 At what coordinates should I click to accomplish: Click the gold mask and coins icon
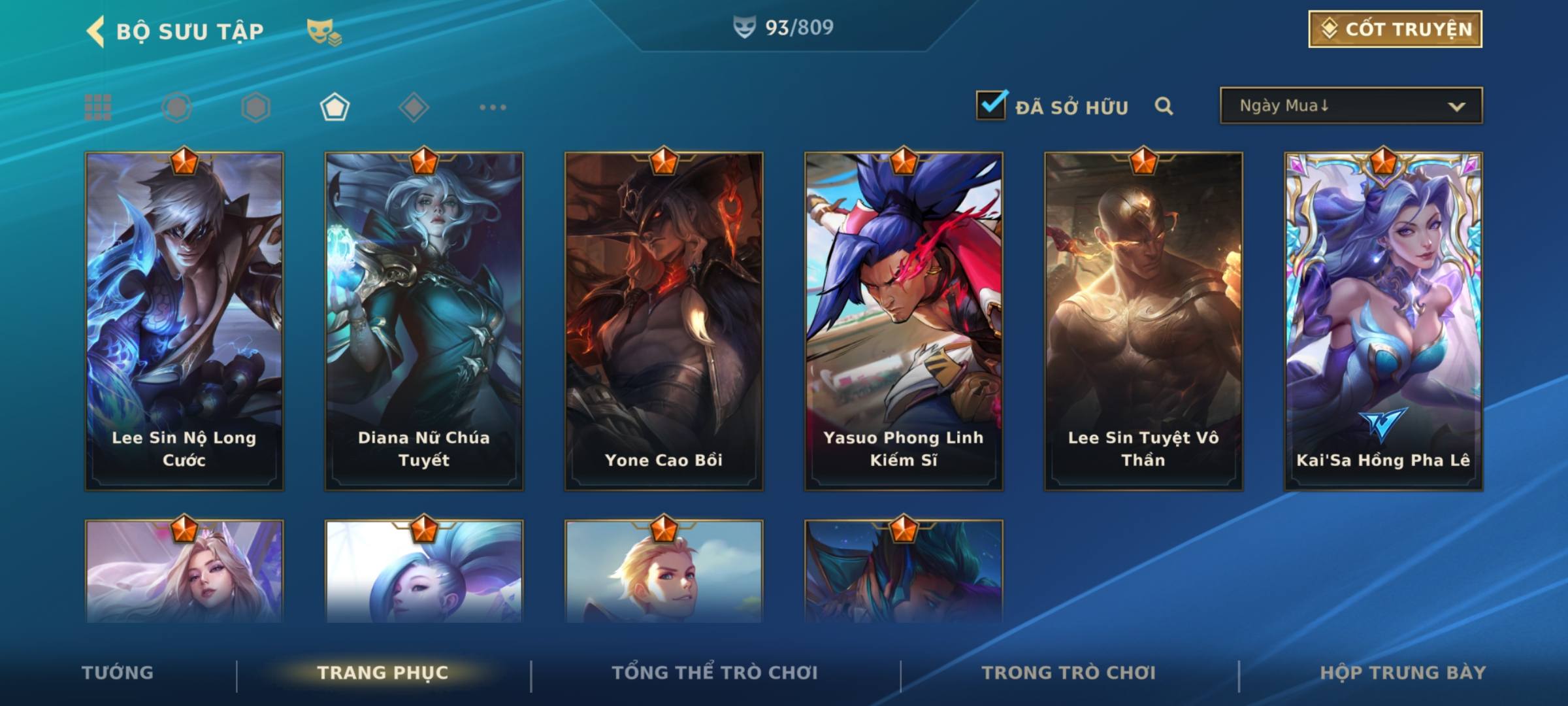point(324,31)
